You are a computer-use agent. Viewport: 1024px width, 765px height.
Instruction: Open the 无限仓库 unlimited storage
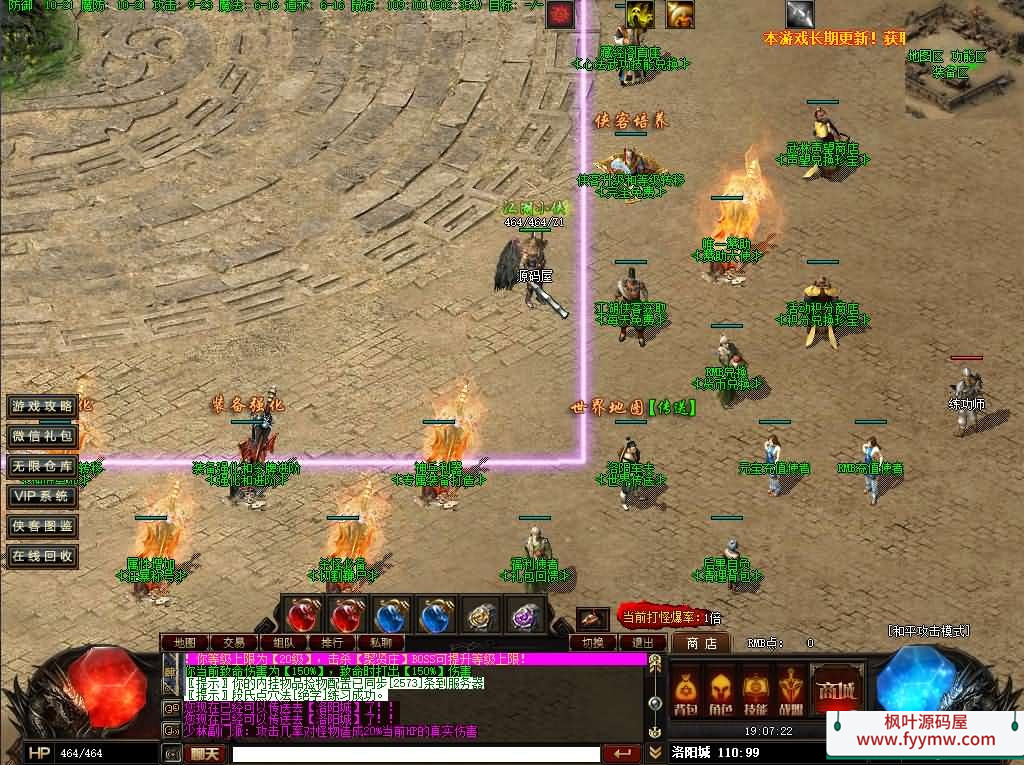[x=42, y=466]
